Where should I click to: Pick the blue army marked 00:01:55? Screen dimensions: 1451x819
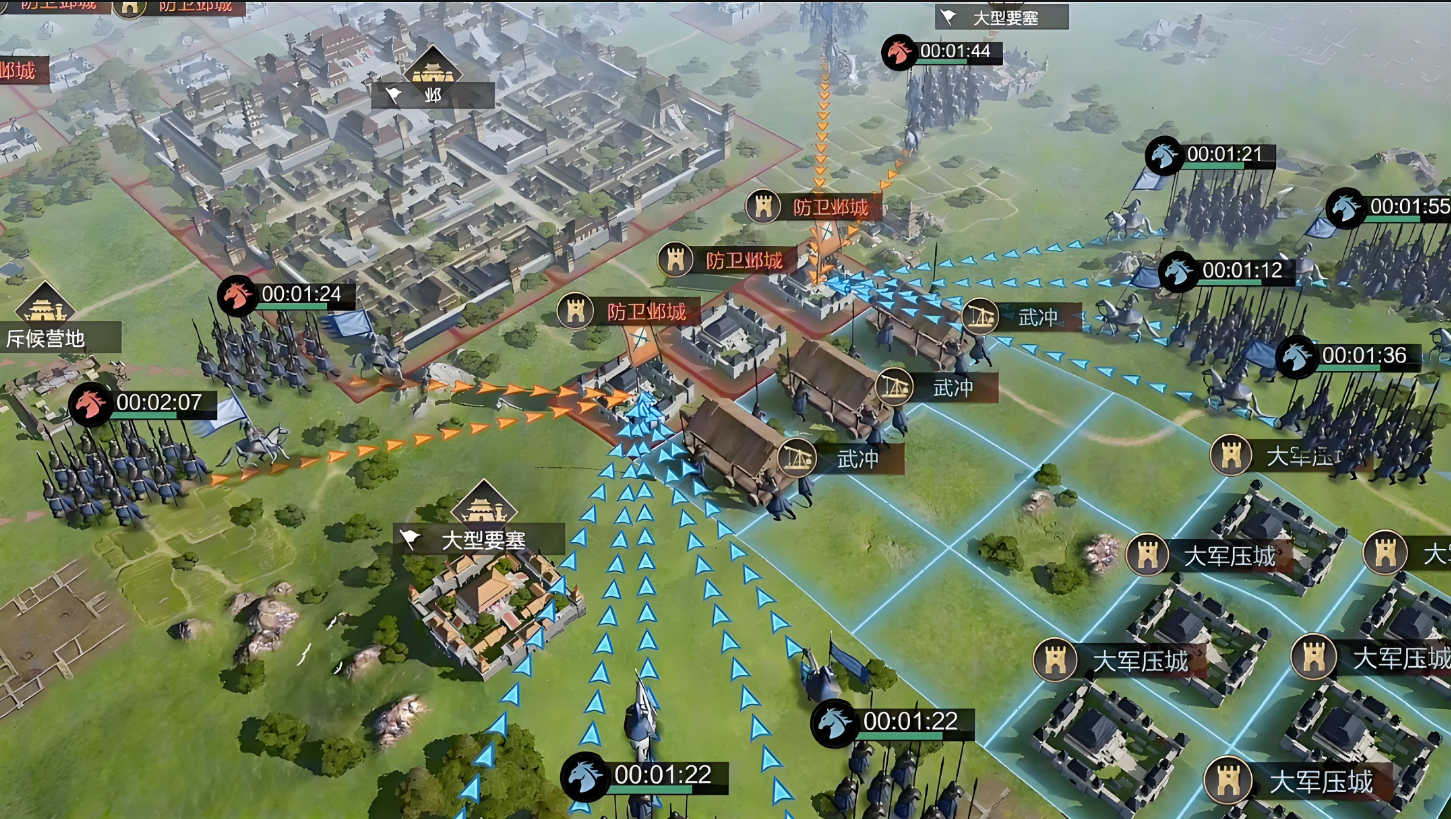point(1346,208)
